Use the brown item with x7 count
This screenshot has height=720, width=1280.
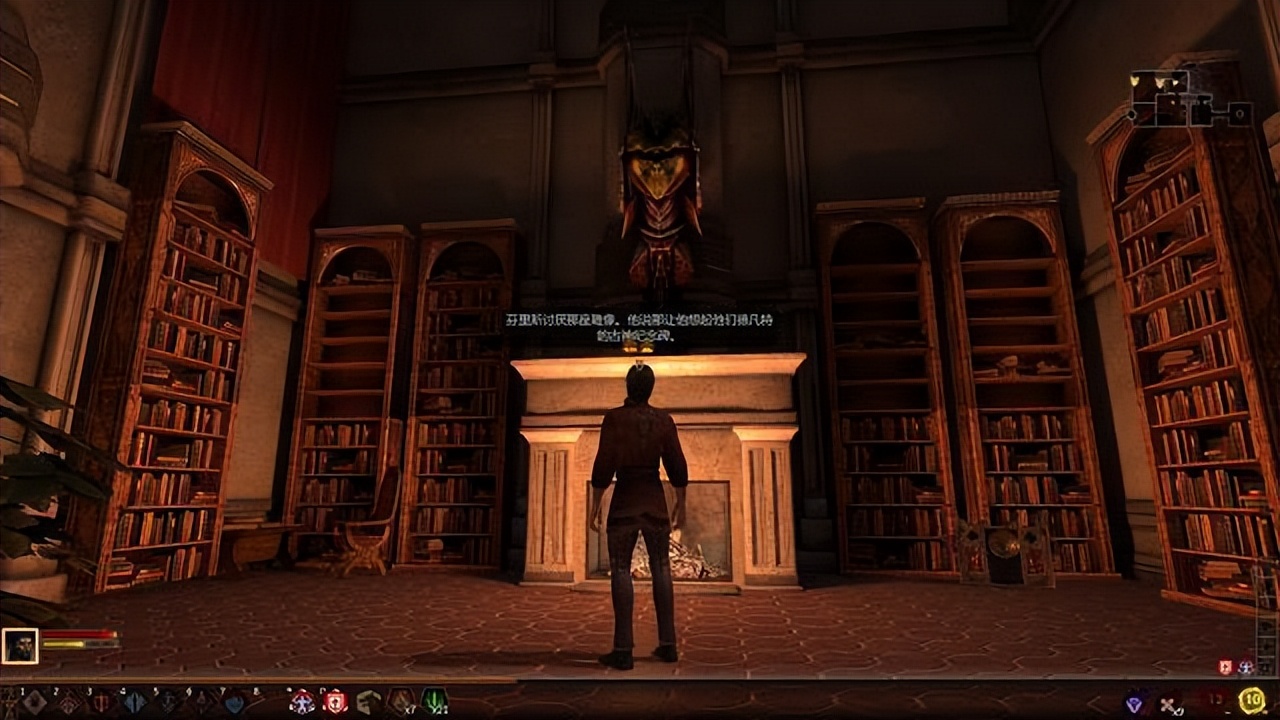(x=401, y=702)
